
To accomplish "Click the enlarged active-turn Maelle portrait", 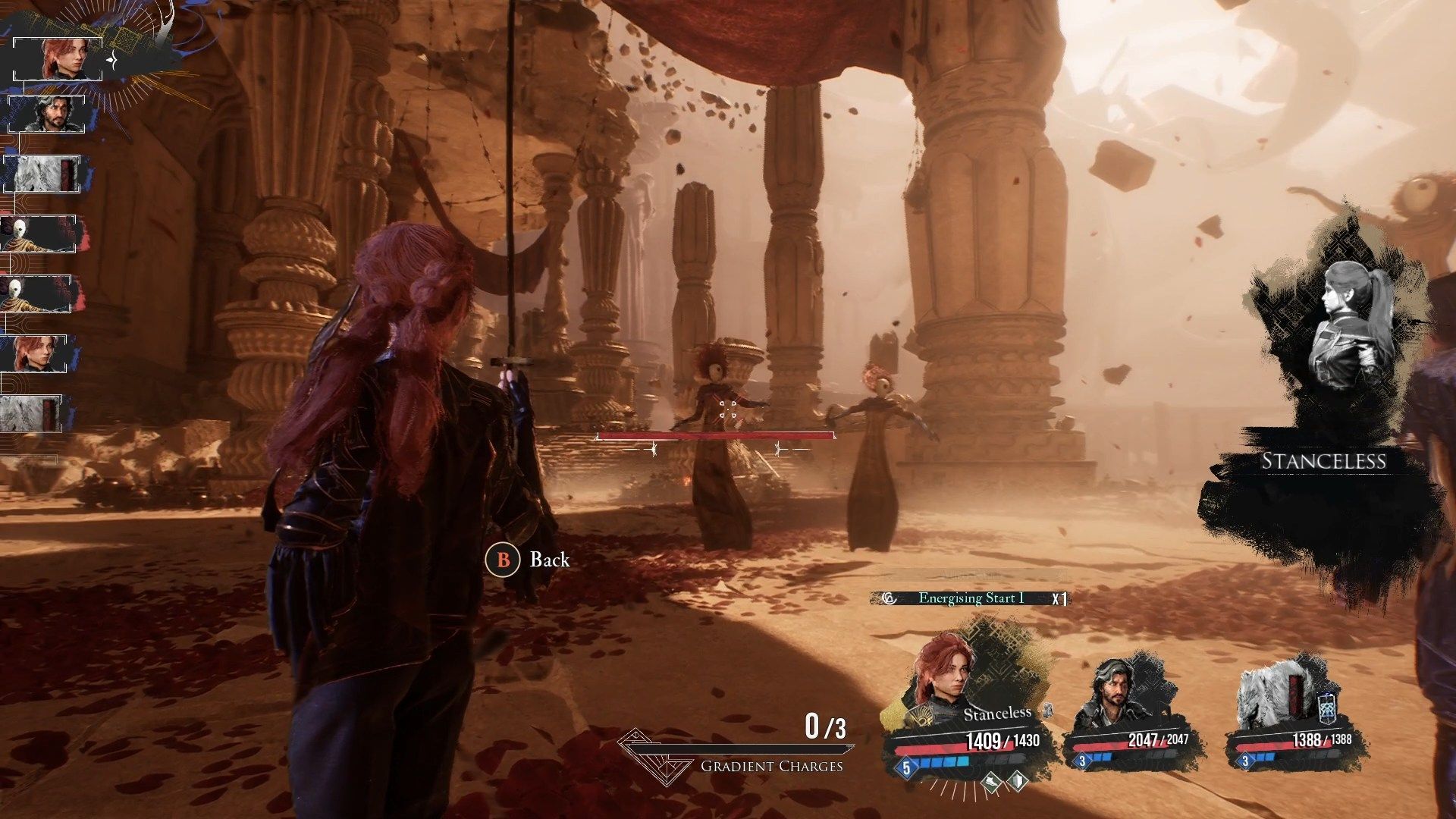I will (58, 58).
